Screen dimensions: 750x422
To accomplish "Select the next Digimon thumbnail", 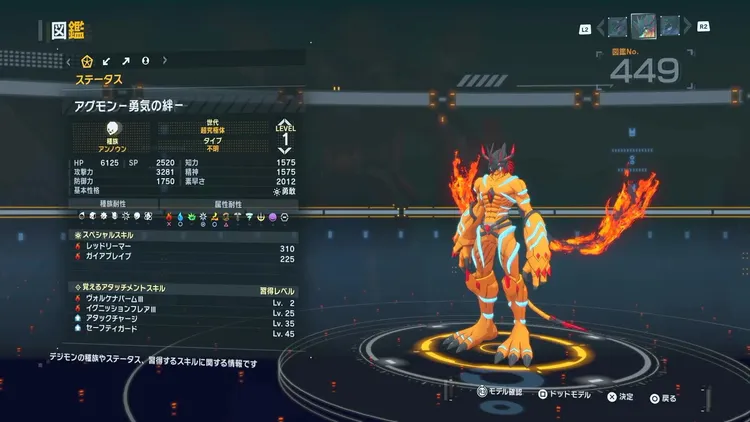I will (668, 26).
